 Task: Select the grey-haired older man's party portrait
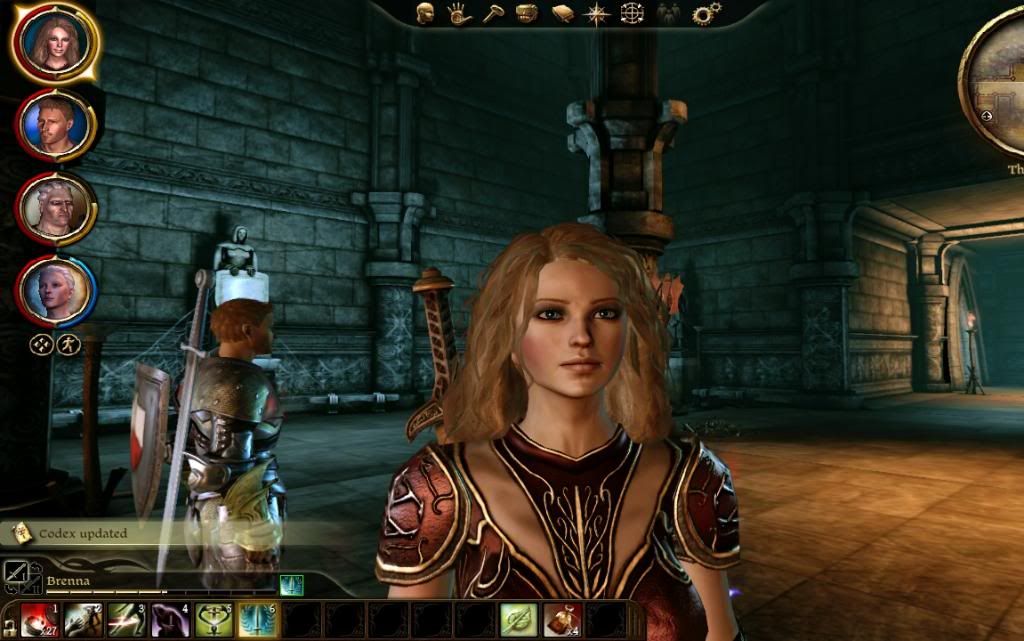pyautogui.click(x=55, y=207)
